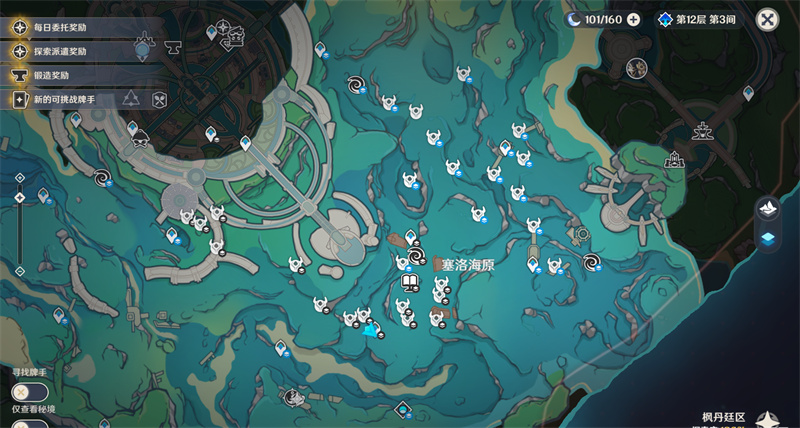Close the map with the X button
This screenshot has width=800, height=428.
pyautogui.click(x=767, y=19)
